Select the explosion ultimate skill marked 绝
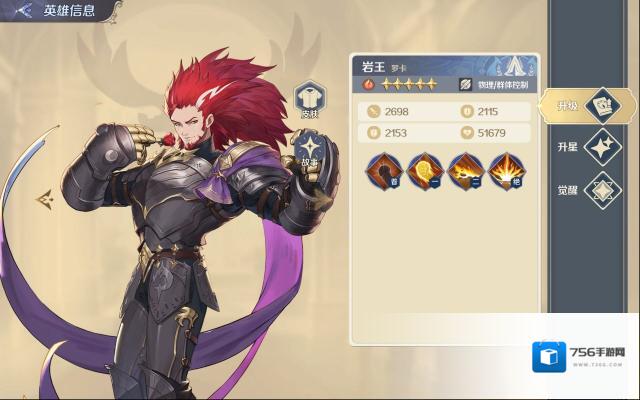The width and height of the screenshot is (640, 400). click(x=508, y=172)
